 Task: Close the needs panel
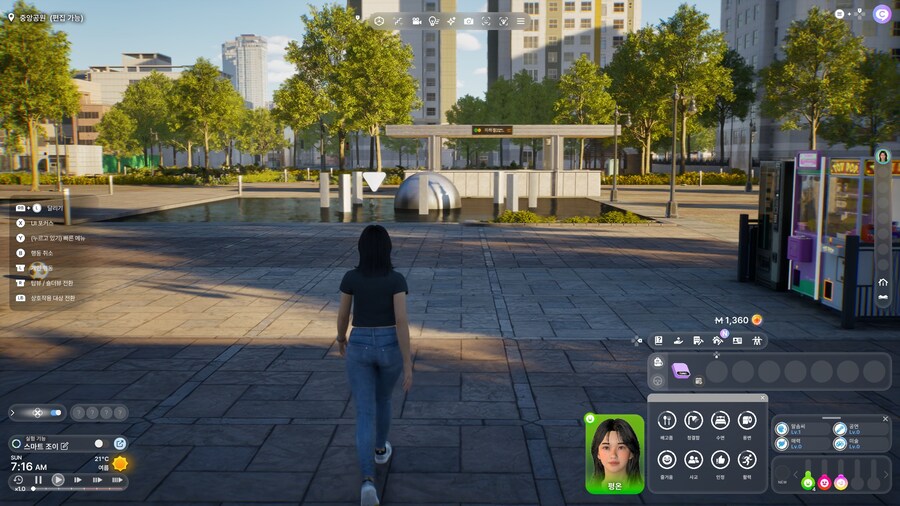762,398
